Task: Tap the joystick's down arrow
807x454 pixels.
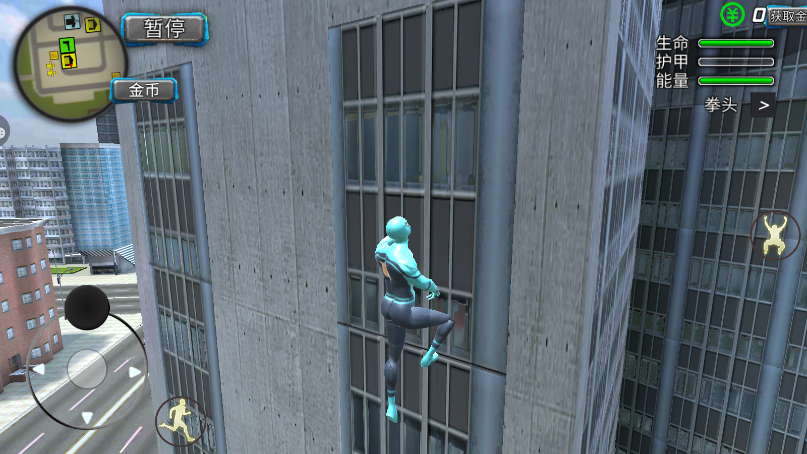Action: 87,418
